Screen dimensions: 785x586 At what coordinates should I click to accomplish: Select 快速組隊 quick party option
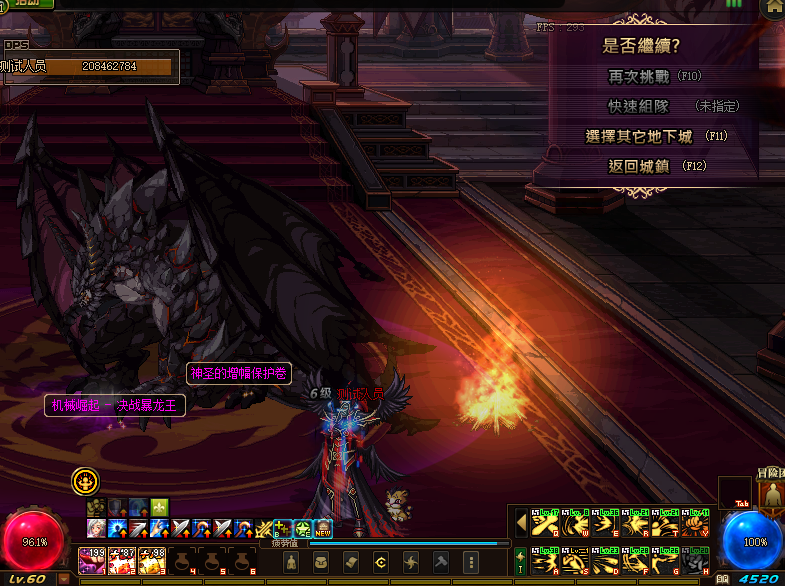coord(638,106)
